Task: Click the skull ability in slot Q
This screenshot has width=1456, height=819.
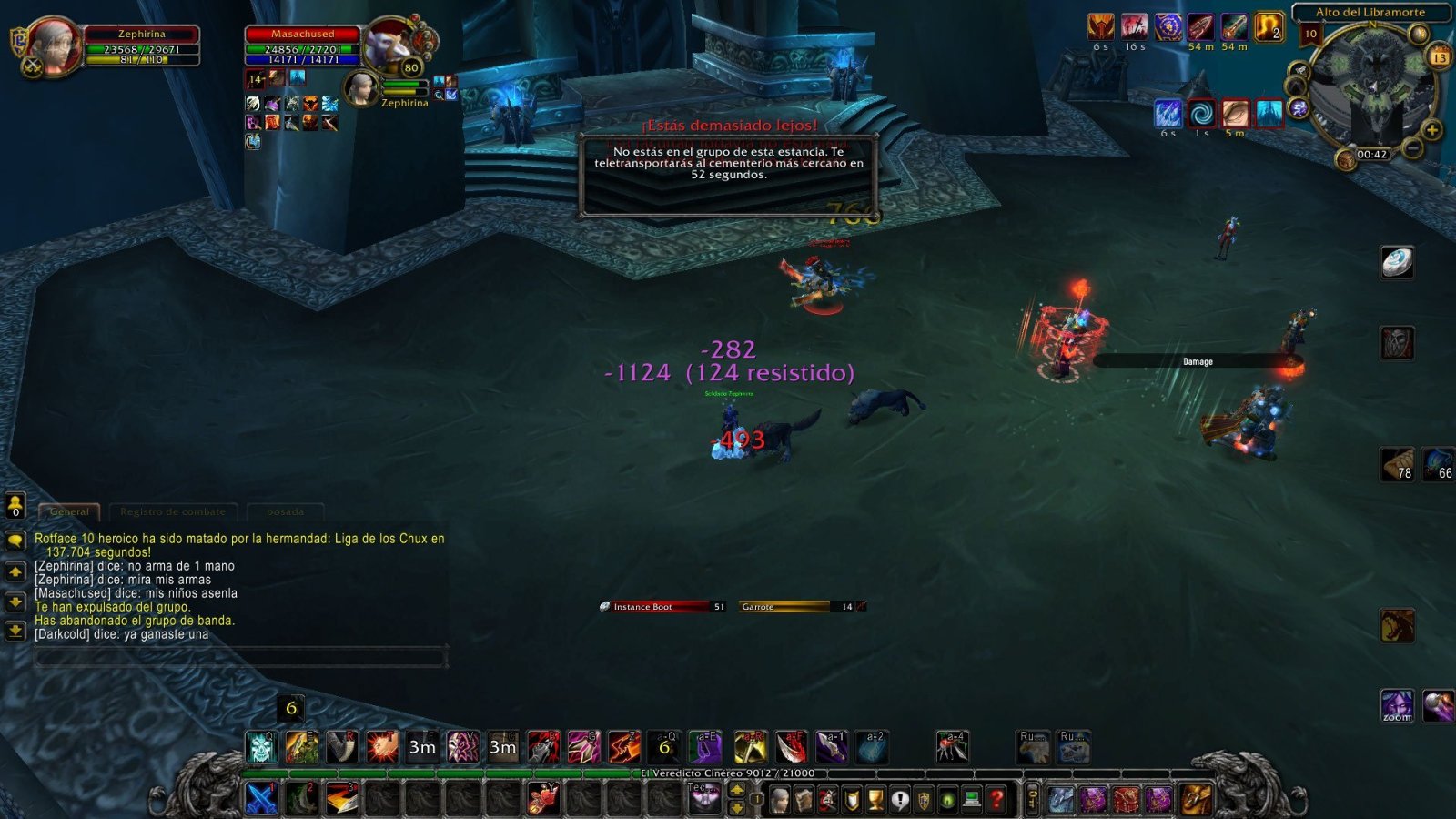Action: click(262, 746)
